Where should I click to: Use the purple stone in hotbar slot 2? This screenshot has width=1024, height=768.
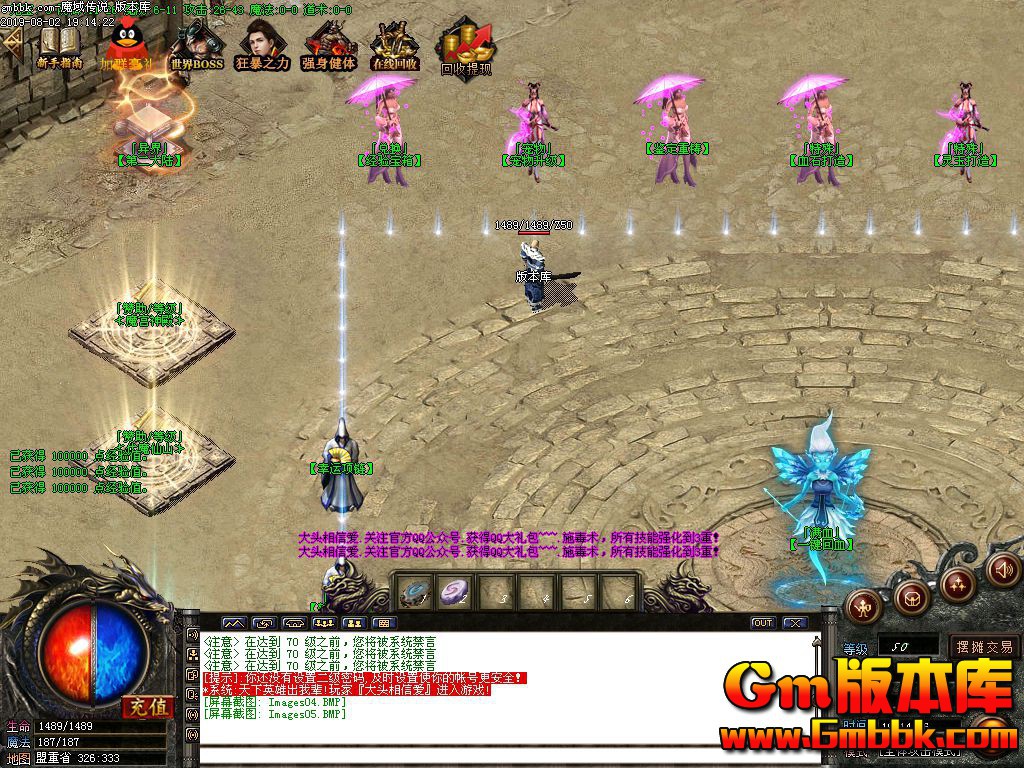click(456, 592)
